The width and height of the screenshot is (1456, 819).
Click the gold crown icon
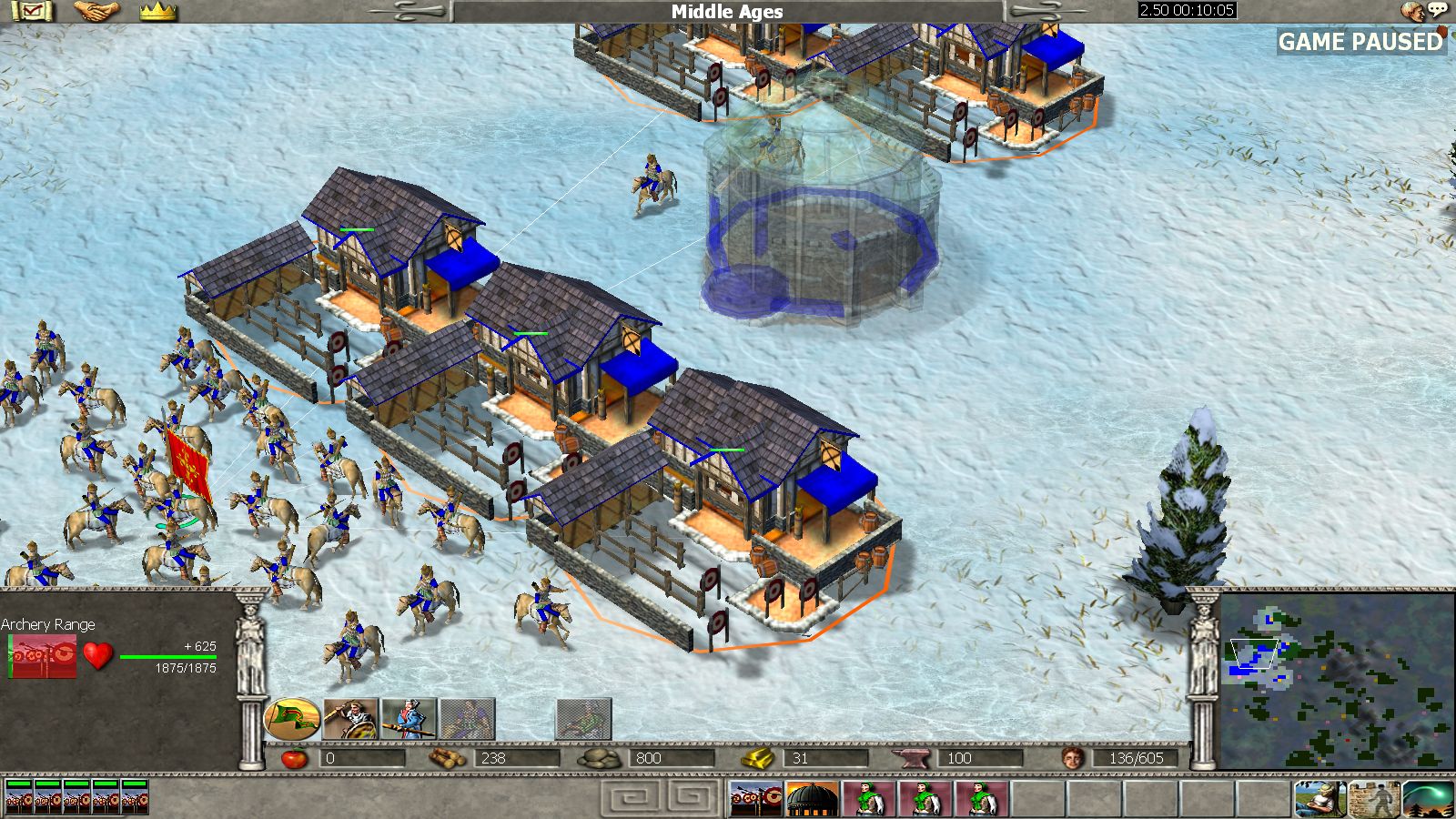tap(158, 12)
